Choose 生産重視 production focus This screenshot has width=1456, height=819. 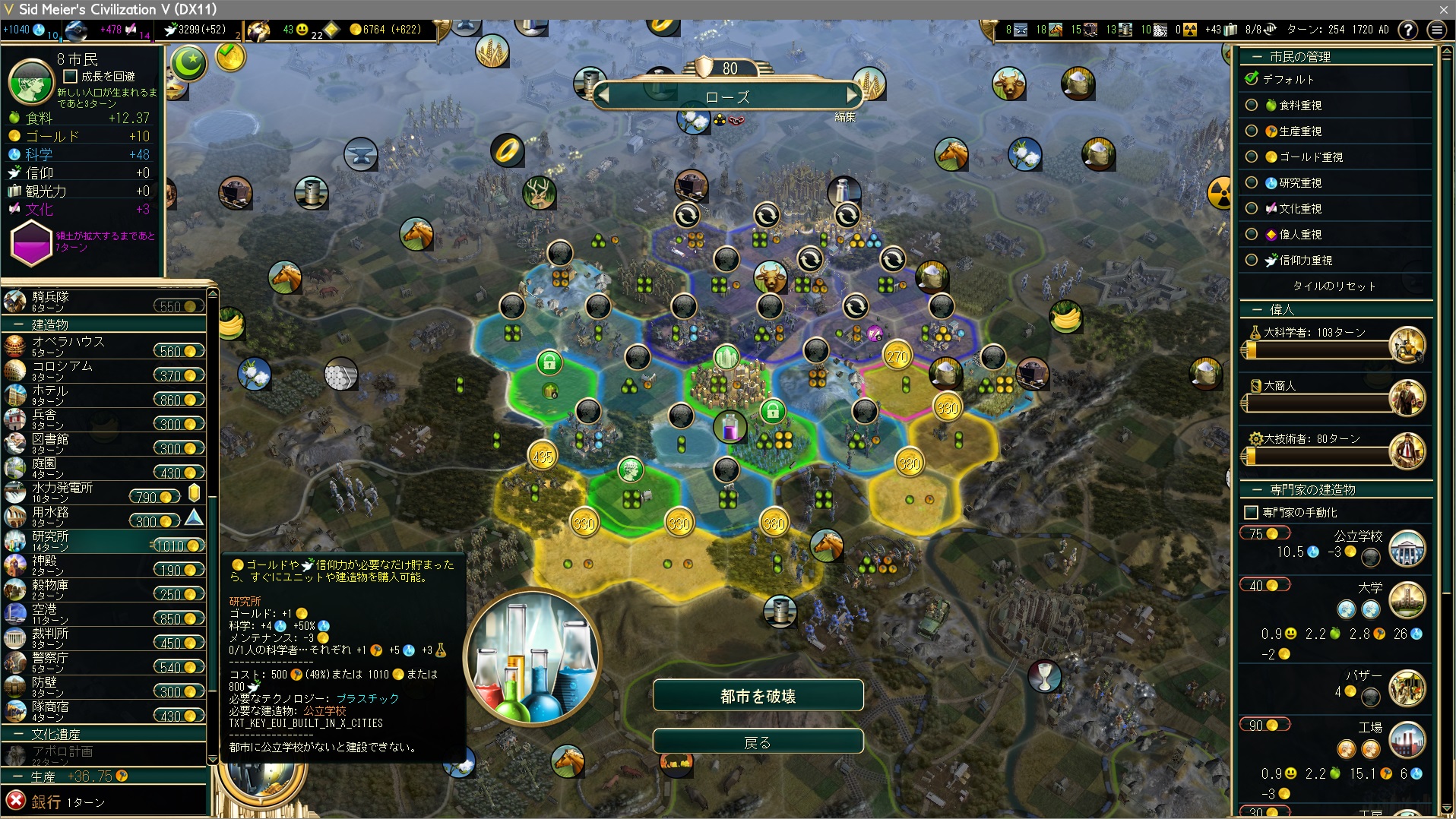(1252, 131)
